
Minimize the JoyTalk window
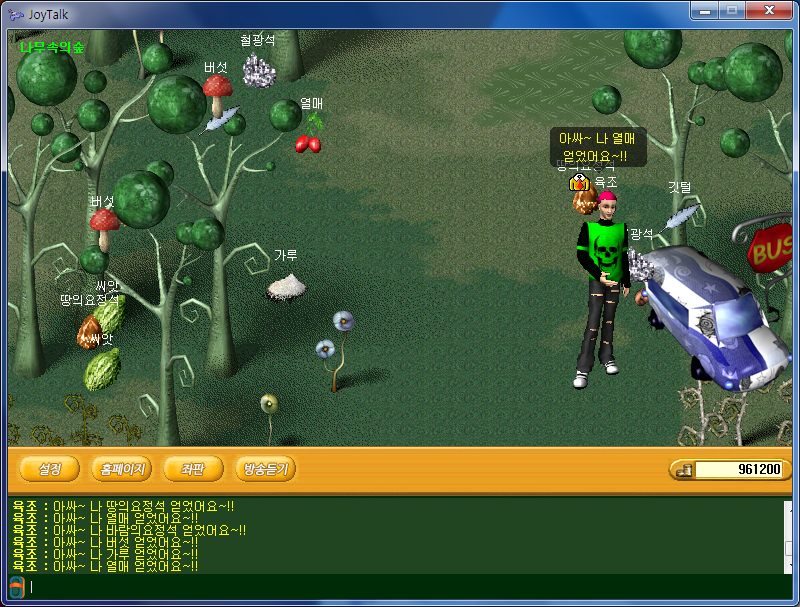coord(704,10)
